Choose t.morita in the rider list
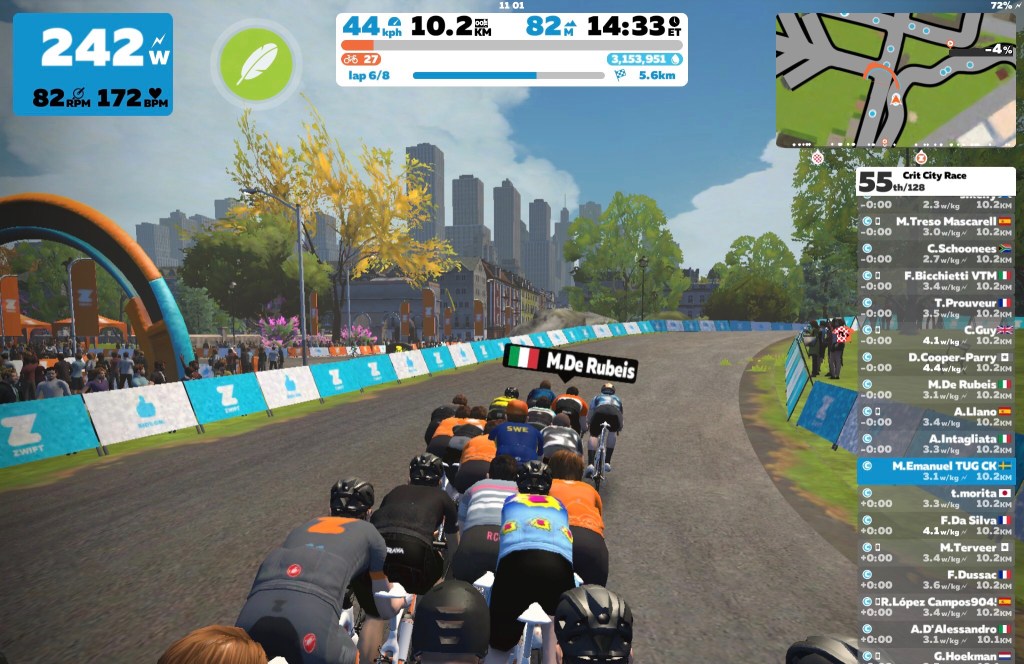The height and width of the screenshot is (664, 1024). point(937,499)
